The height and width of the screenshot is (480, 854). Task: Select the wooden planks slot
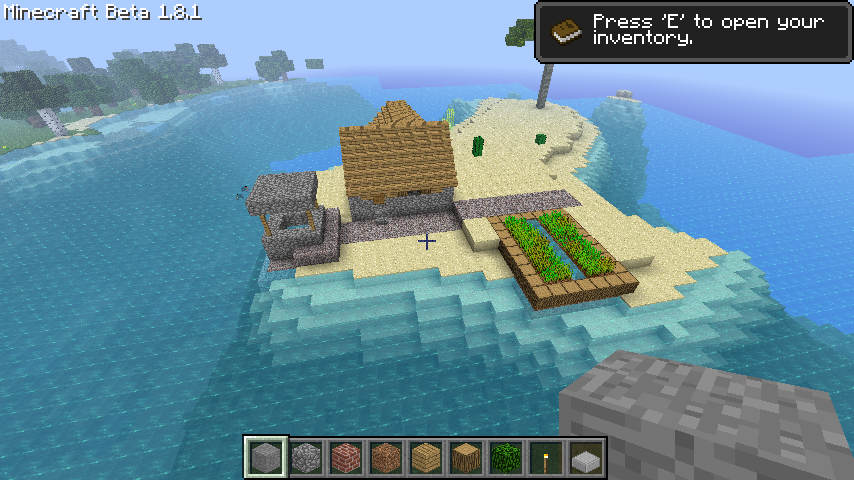(x=426, y=458)
